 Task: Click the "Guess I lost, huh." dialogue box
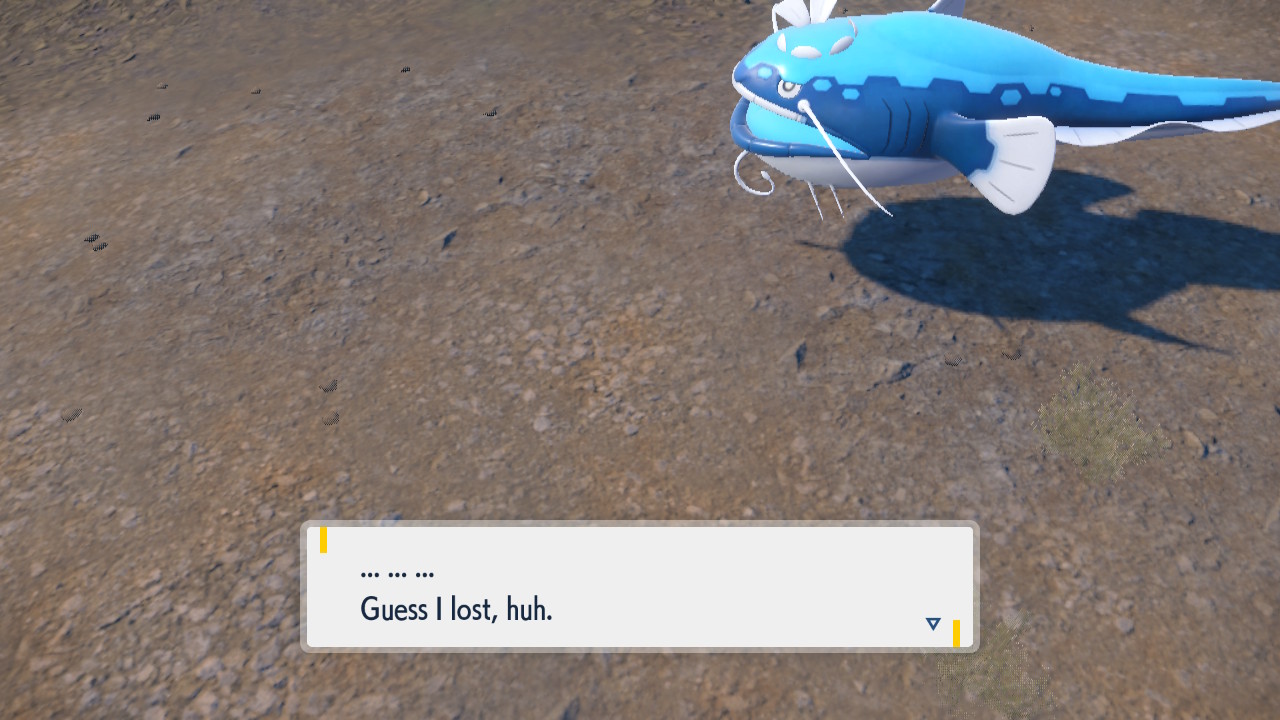coord(640,587)
